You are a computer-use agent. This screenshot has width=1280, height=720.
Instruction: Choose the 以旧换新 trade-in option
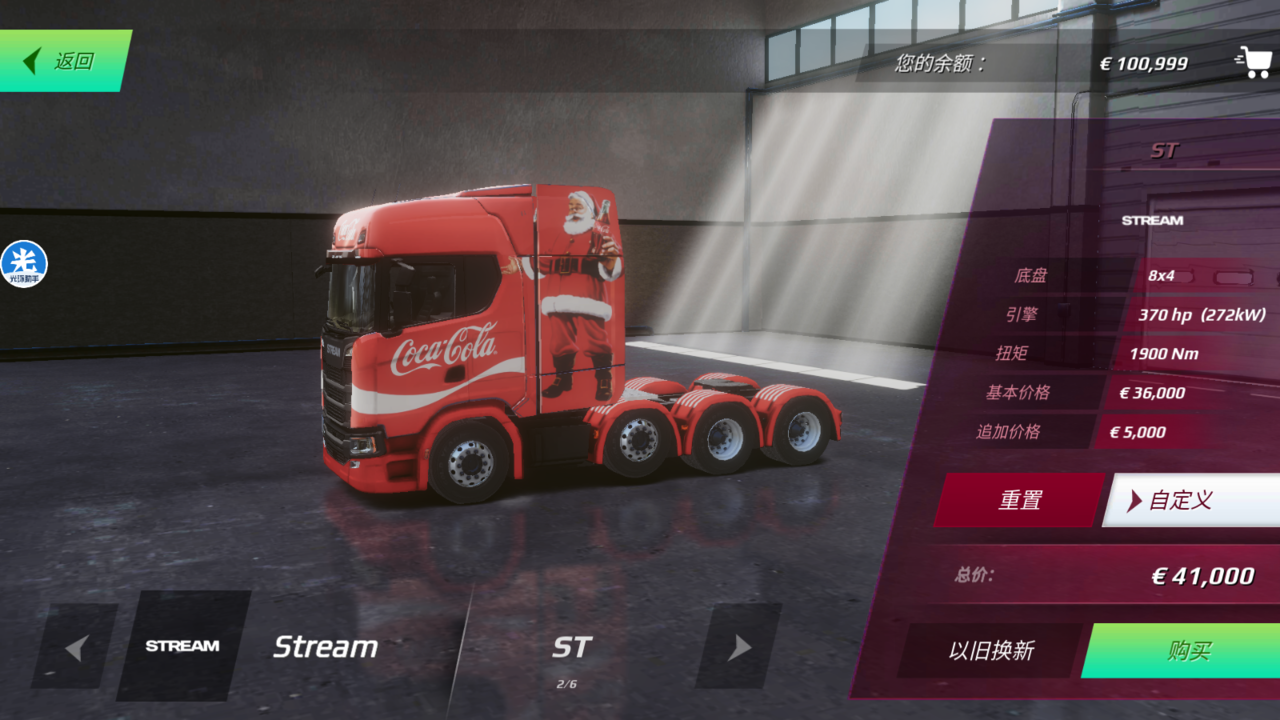pos(990,651)
